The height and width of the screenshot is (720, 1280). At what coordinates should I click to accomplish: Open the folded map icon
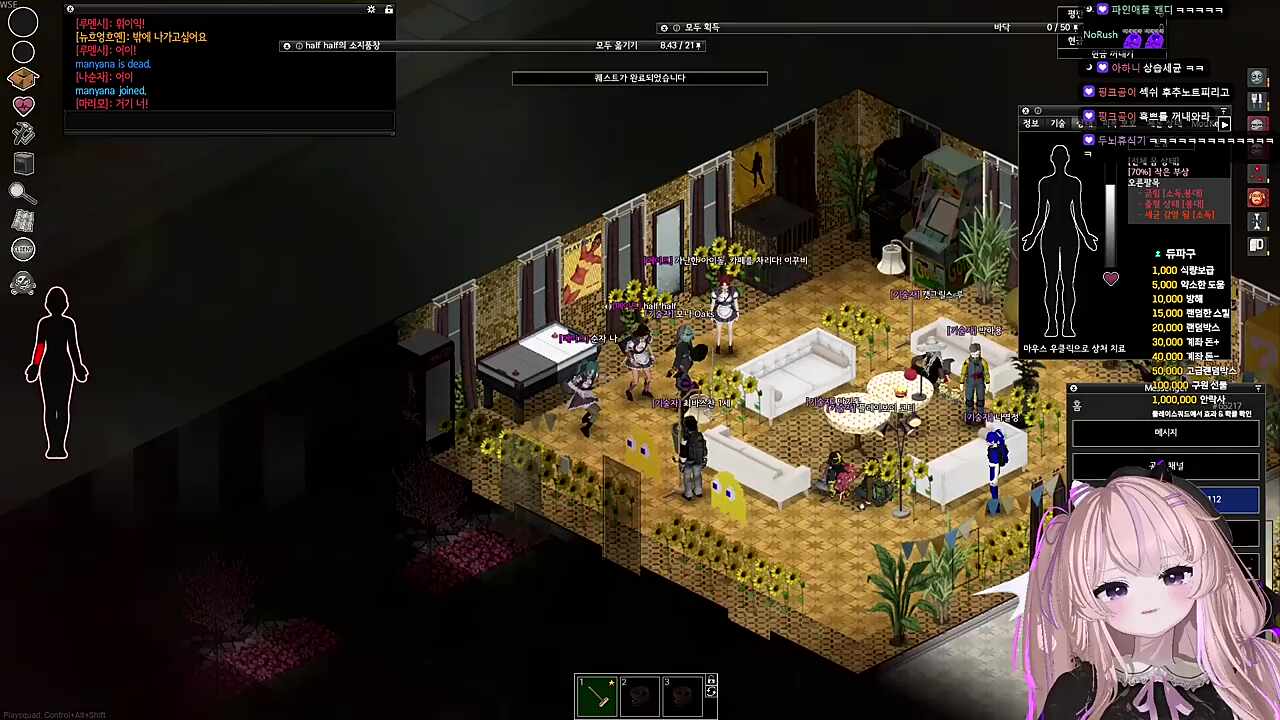coord(23,221)
